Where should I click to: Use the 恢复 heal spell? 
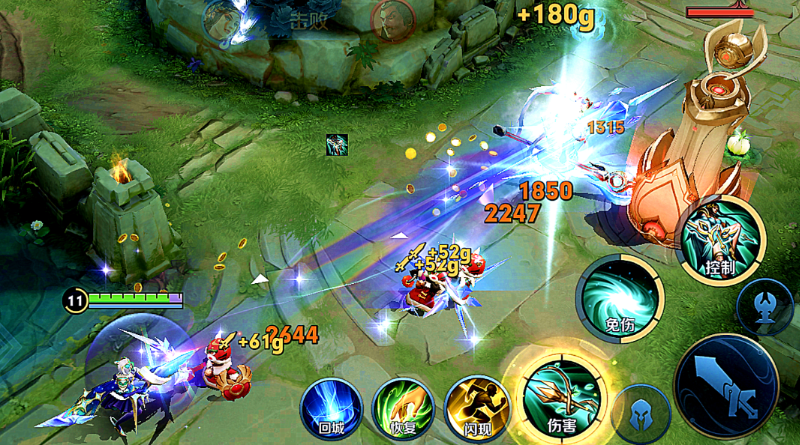tap(402, 406)
